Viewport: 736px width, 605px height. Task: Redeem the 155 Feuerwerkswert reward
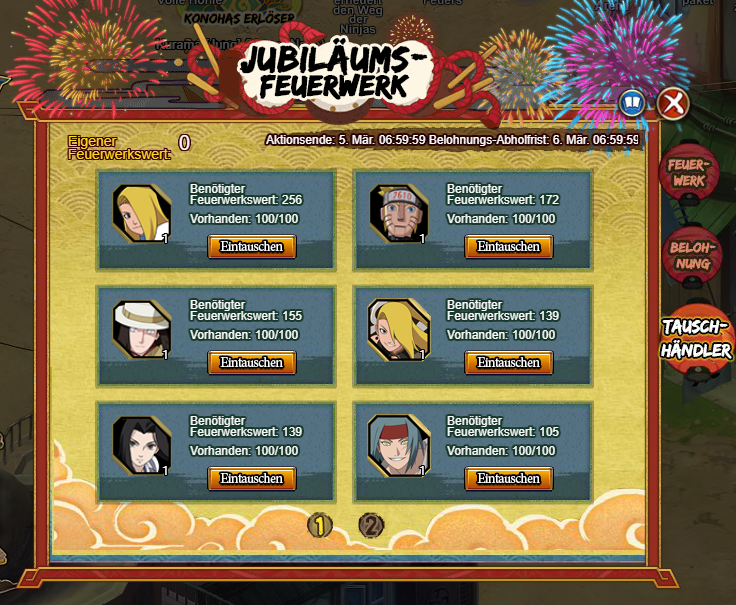tap(252, 363)
